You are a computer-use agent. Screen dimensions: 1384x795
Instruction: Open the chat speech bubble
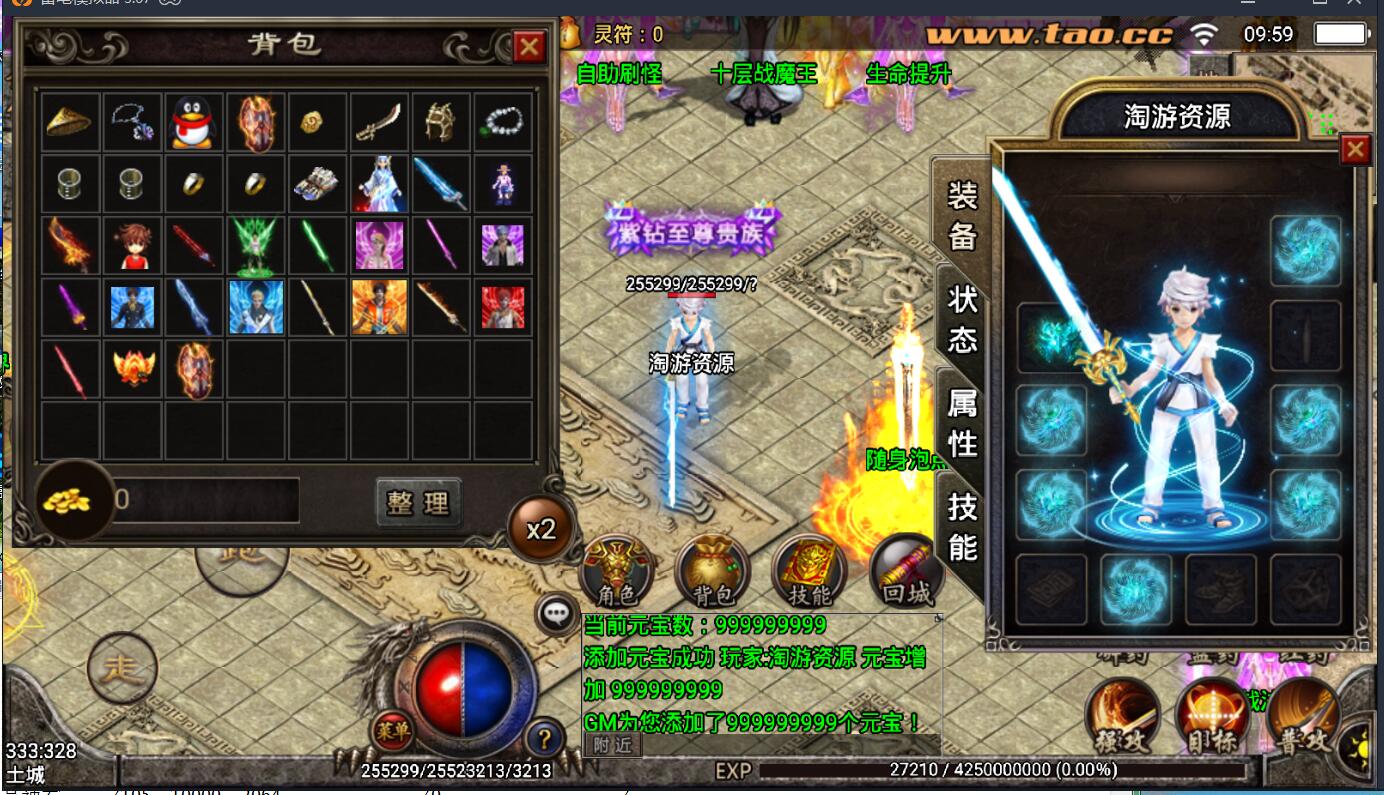pyautogui.click(x=555, y=614)
